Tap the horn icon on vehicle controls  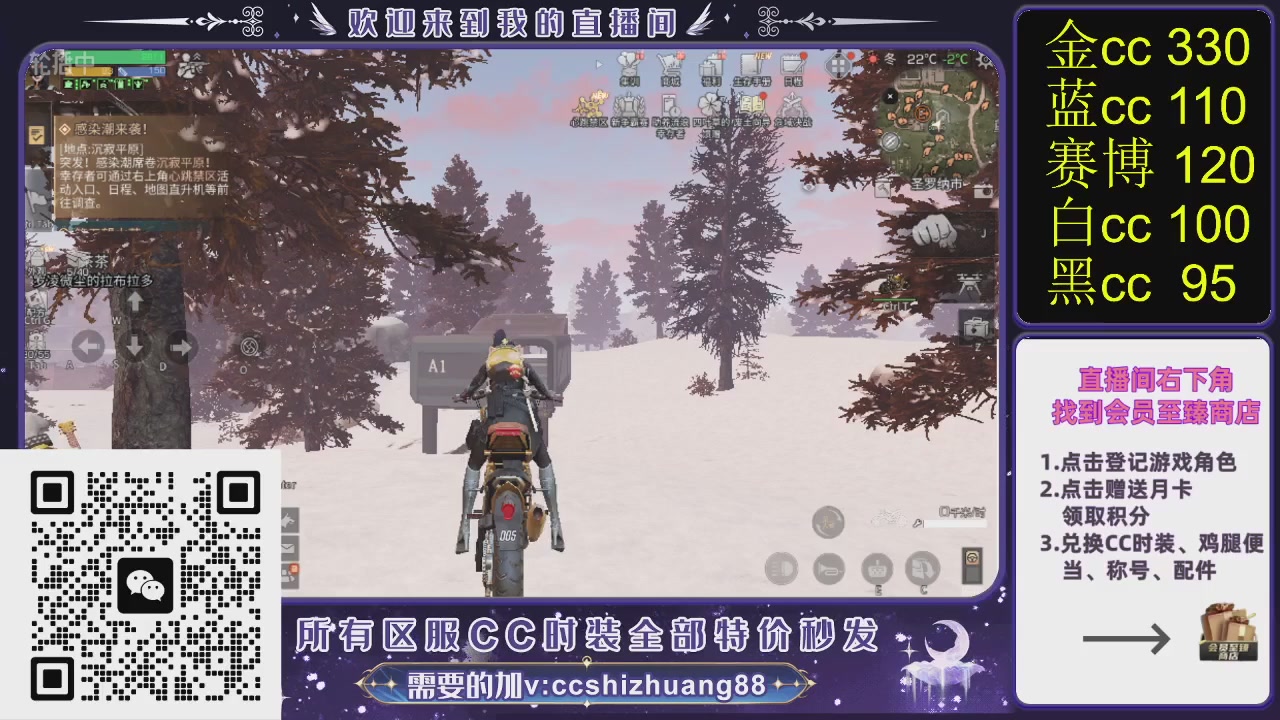pyautogui.click(x=828, y=569)
